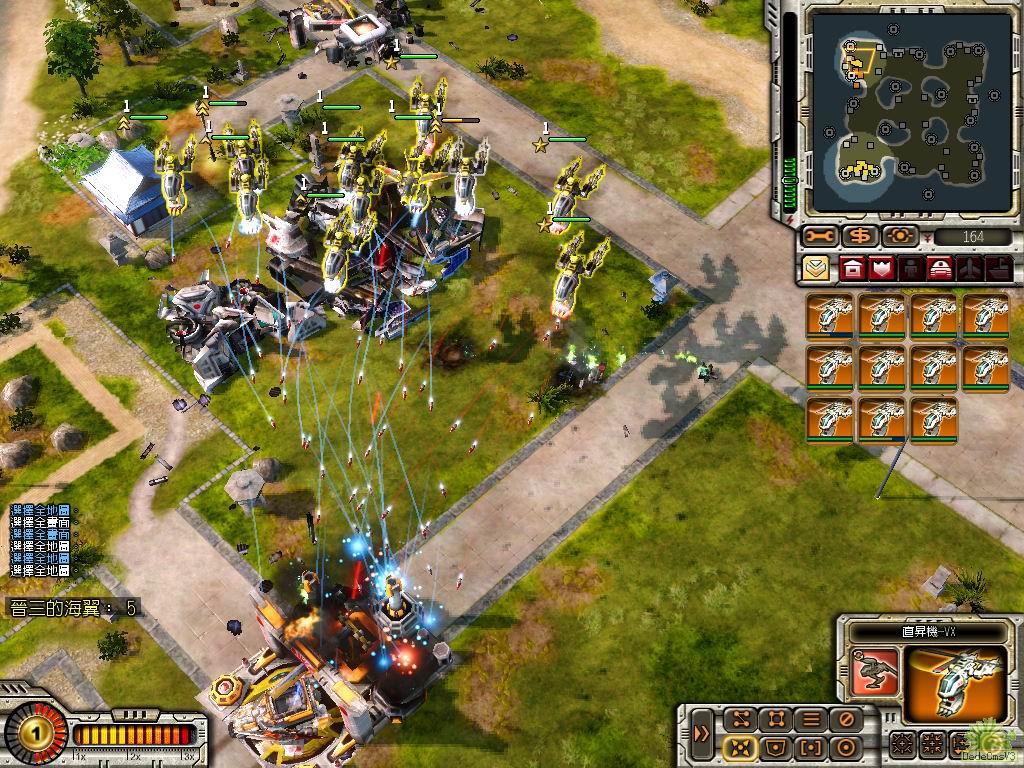Open the yellow chevron selection tab
1024x768 pixels.
coord(815,268)
